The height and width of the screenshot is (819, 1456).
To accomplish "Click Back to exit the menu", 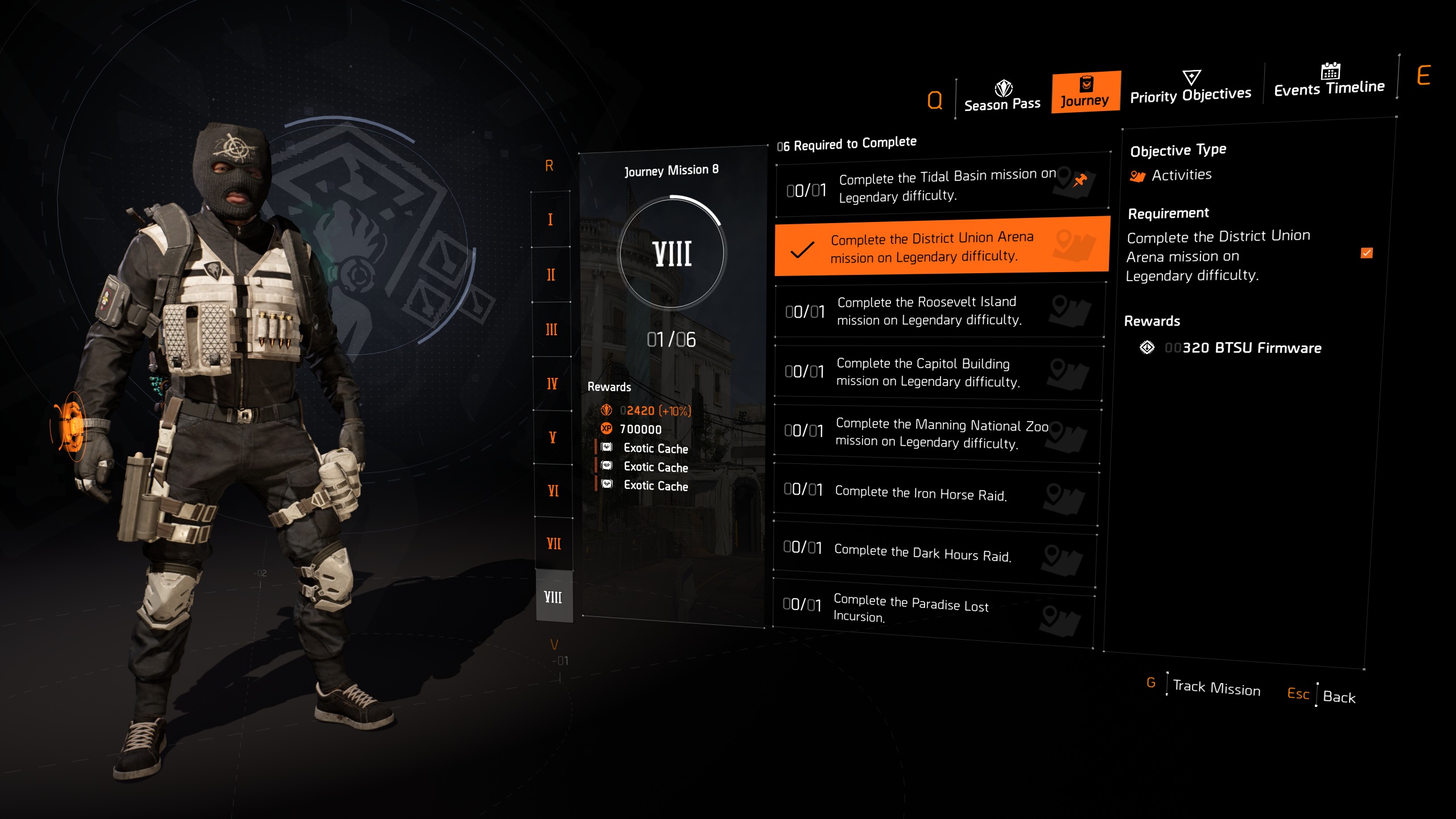I will pyautogui.click(x=1339, y=697).
